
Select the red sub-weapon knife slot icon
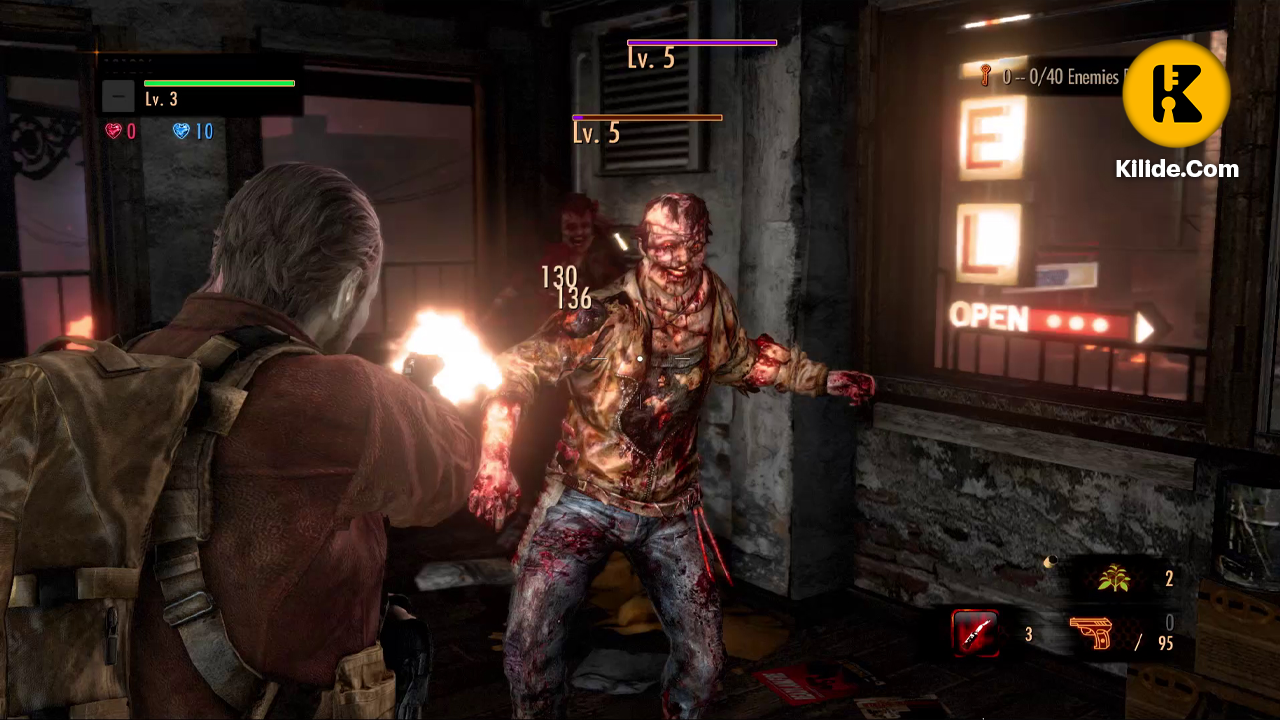975,634
